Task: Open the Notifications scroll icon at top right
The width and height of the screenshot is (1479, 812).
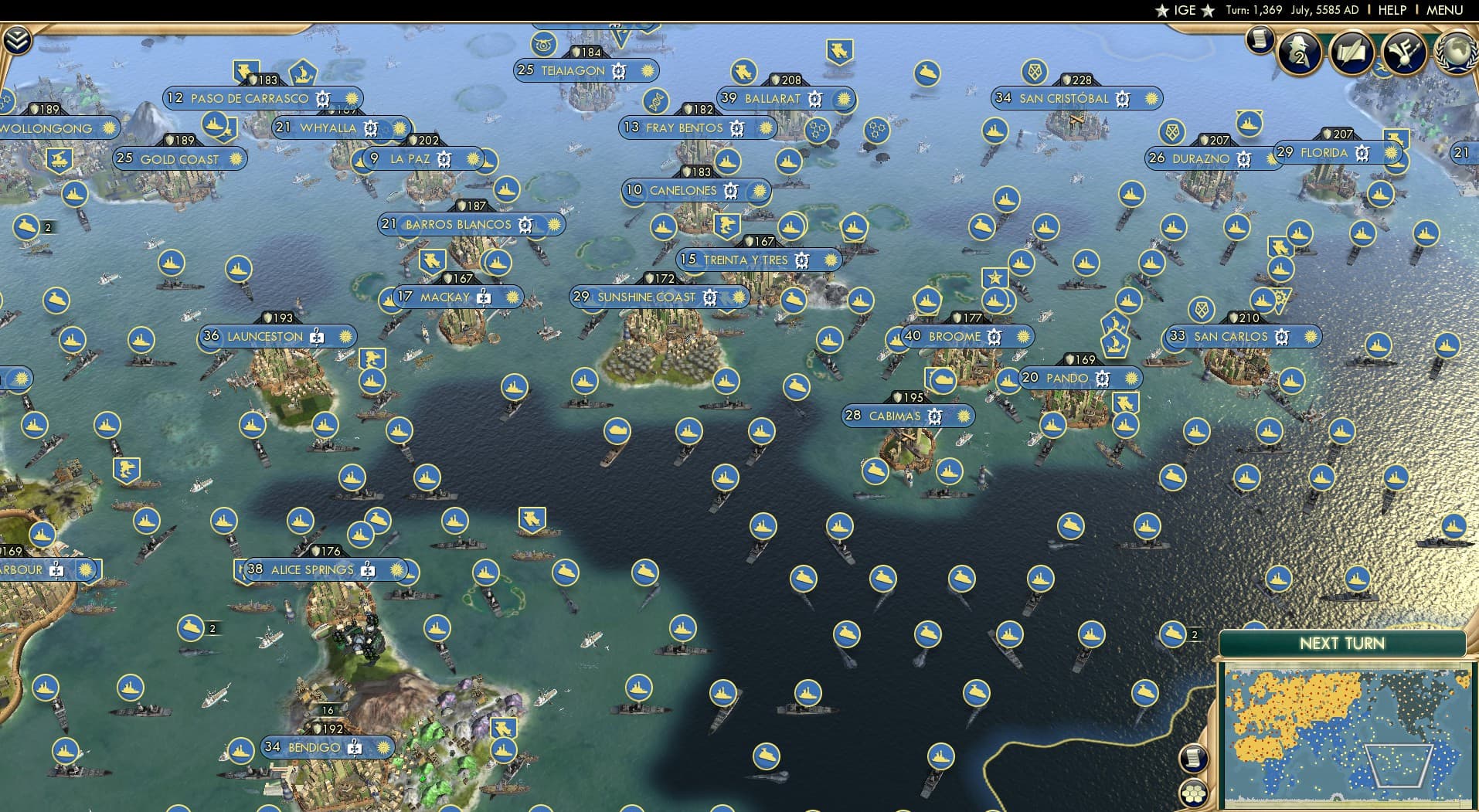Action: [1260, 39]
